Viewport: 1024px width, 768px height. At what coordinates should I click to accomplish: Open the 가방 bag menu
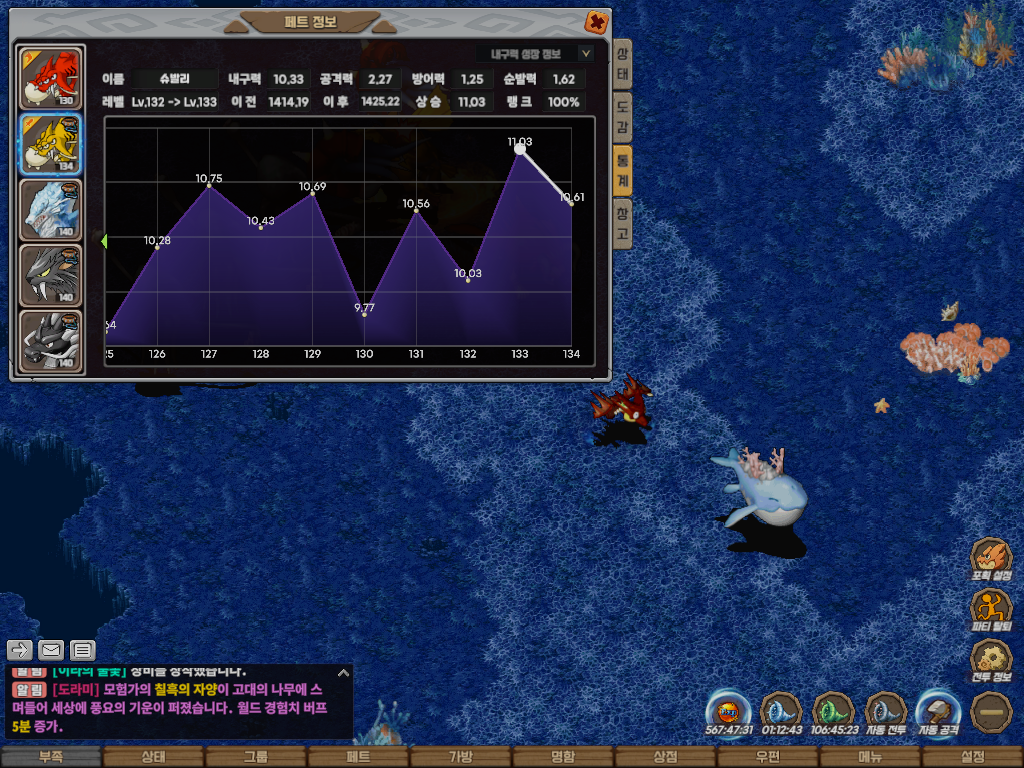(x=460, y=757)
